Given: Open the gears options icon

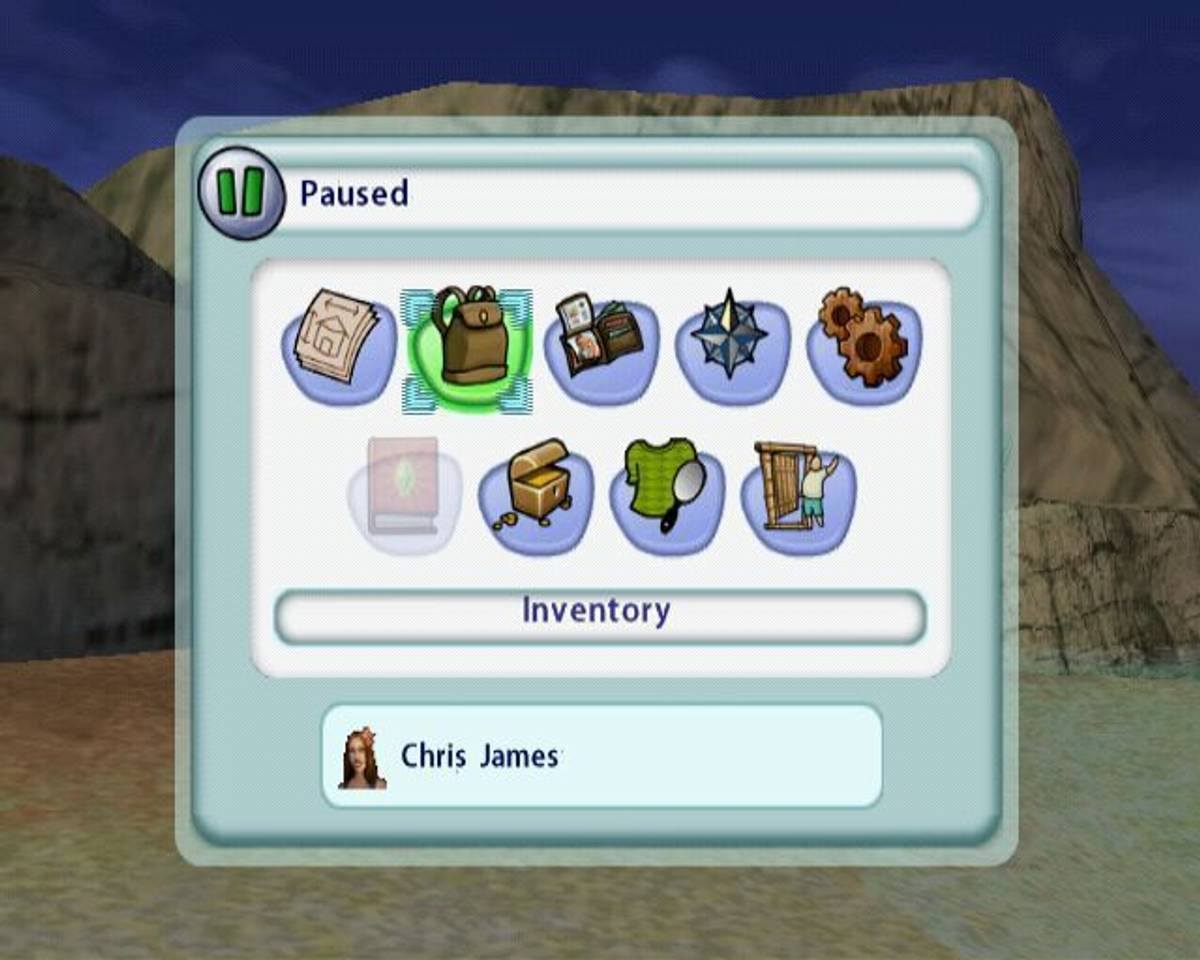Looking at the screenshot, I should click(863, 338).
